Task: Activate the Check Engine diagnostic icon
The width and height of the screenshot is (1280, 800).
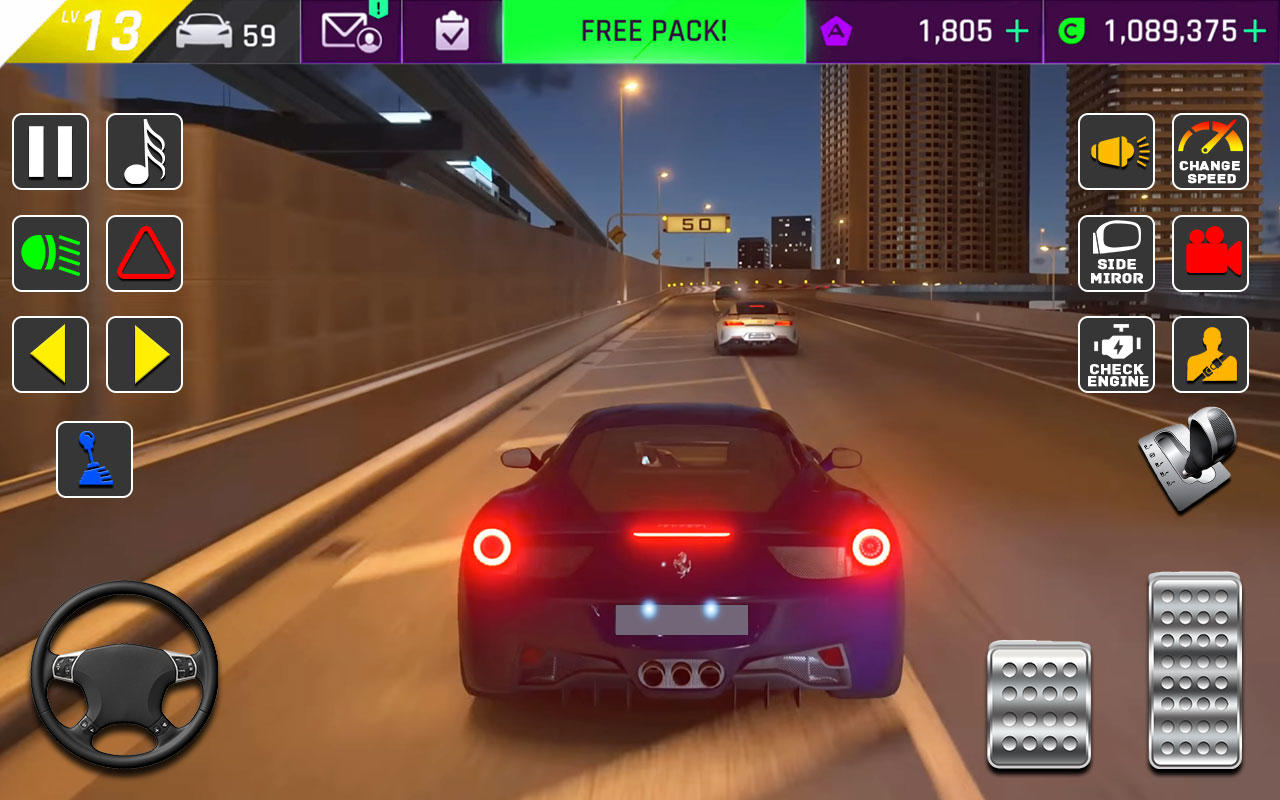Action: click(x=1116, y=354)
